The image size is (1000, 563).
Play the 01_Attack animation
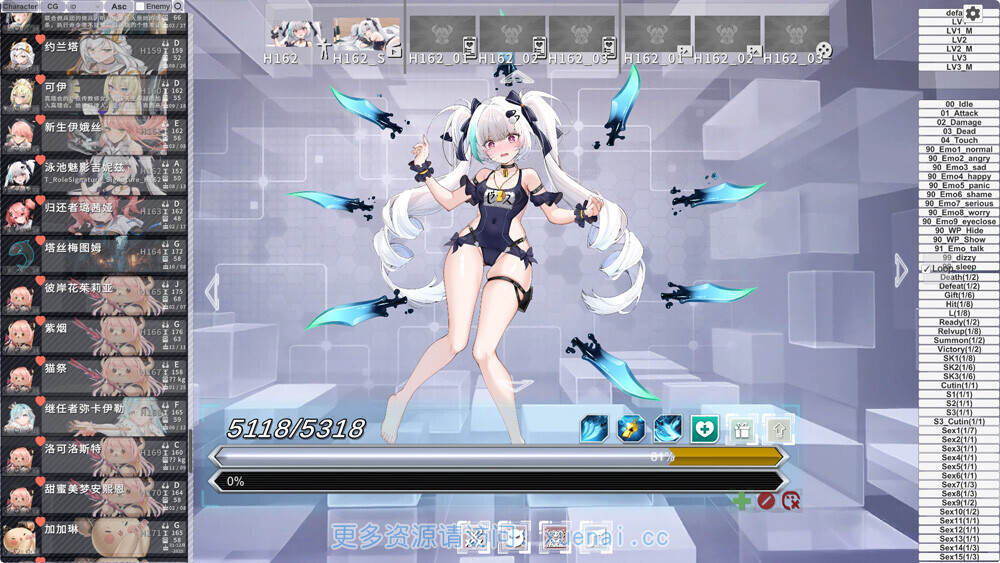[x=959, y=113]
